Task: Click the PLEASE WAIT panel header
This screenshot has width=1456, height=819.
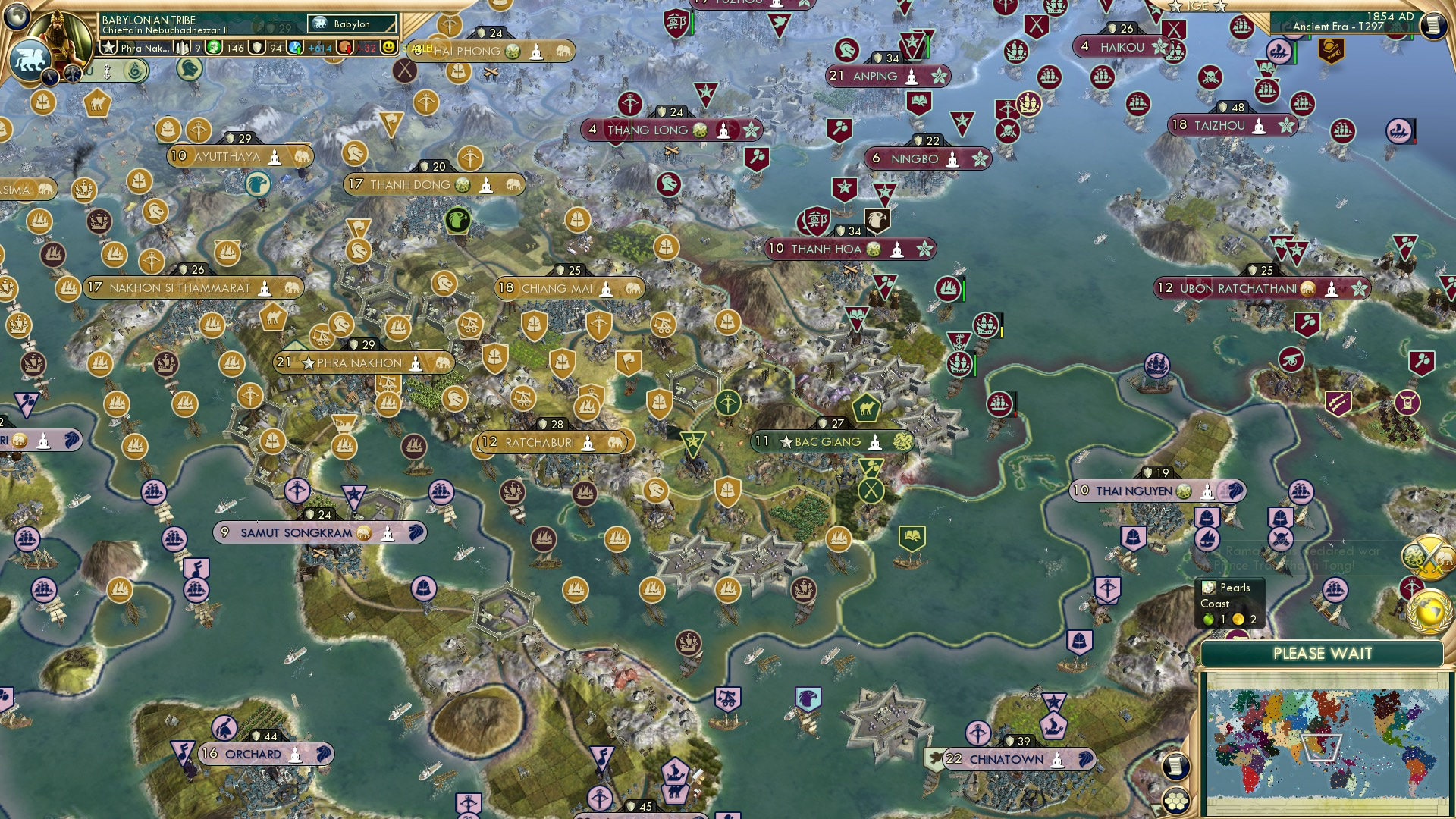Action: (1325, 653)
